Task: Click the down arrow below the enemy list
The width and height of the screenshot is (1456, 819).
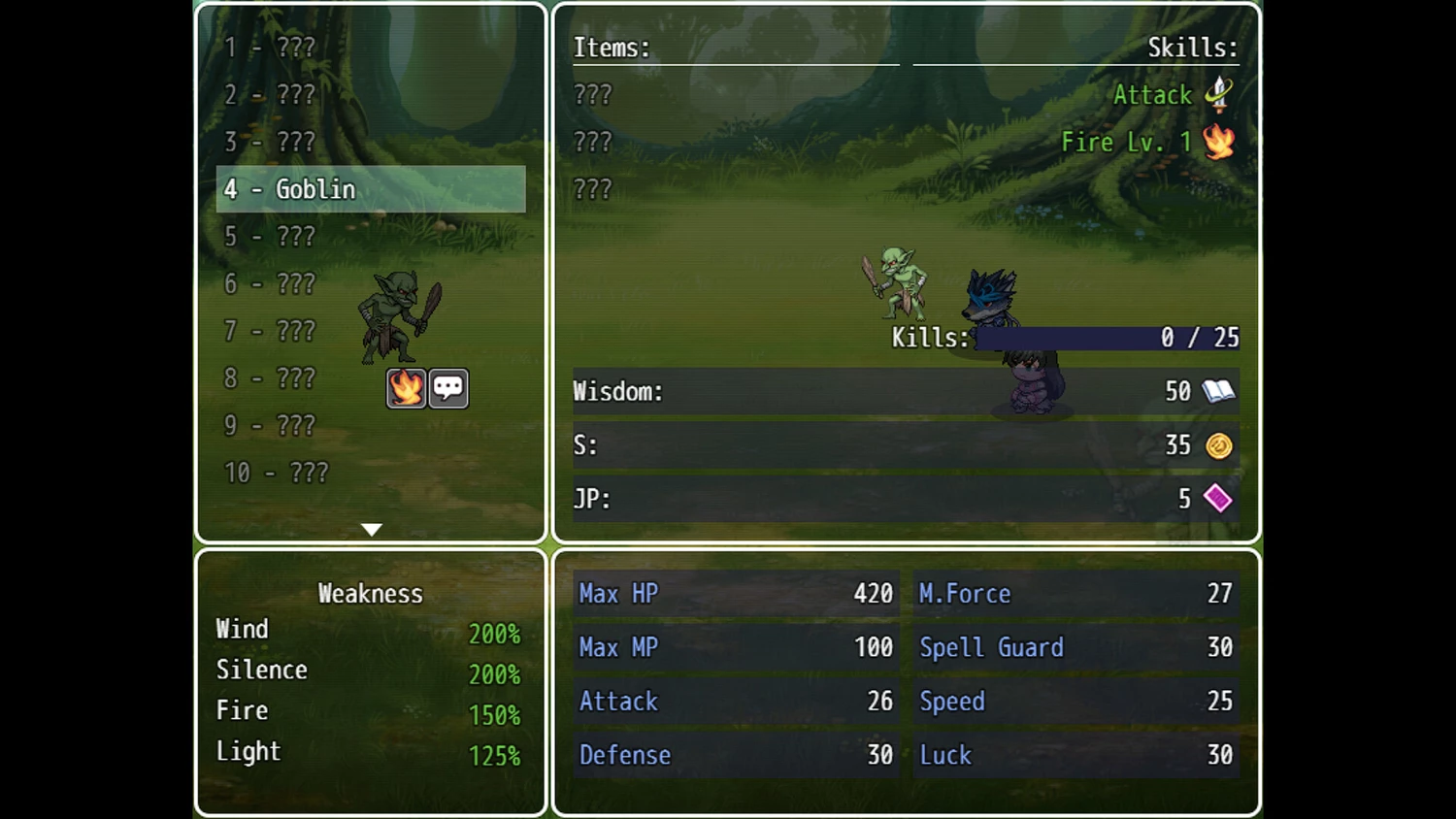Action: tap(371, 530)
